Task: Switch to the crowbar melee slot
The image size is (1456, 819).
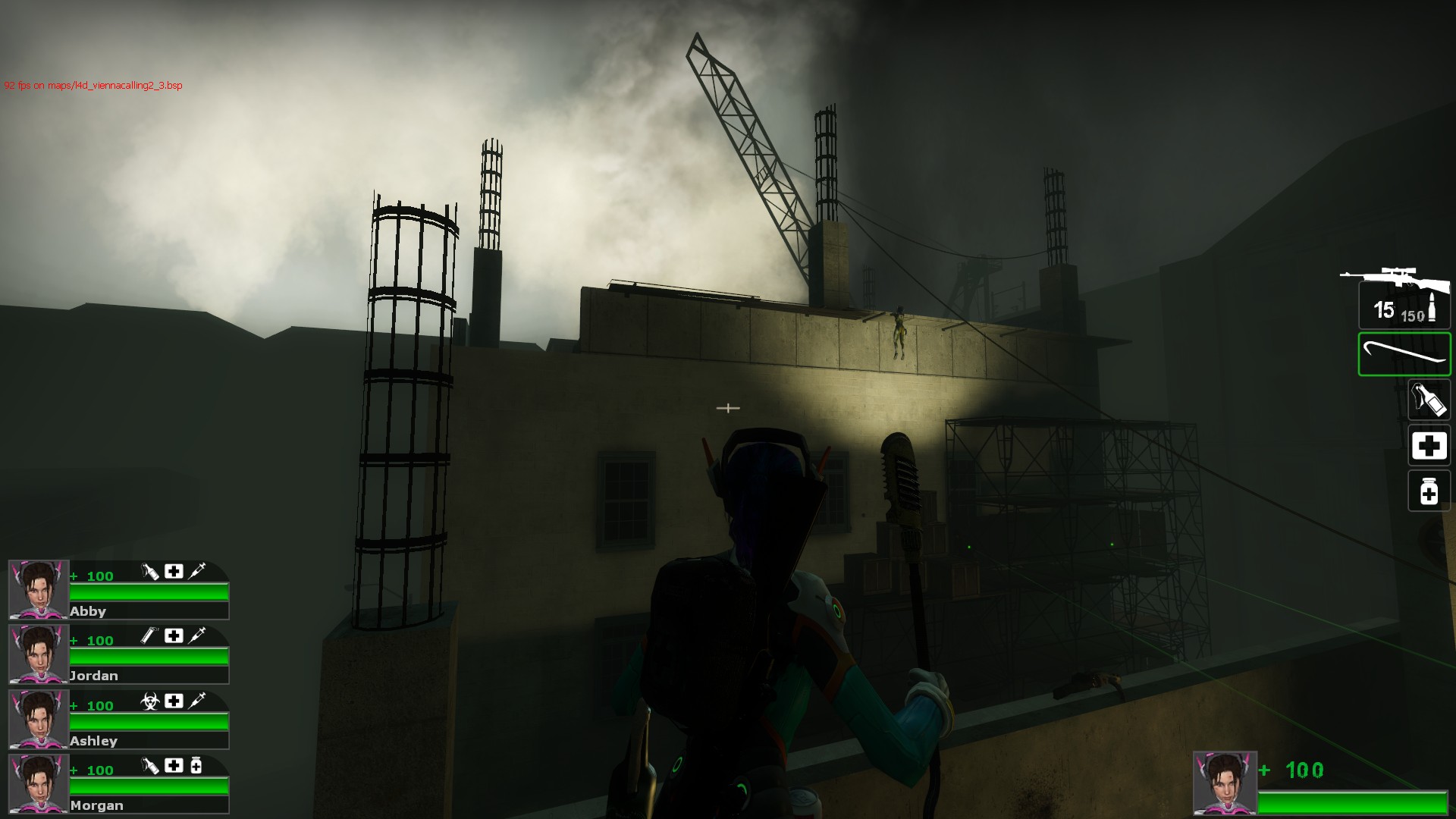Action: 1404,354
